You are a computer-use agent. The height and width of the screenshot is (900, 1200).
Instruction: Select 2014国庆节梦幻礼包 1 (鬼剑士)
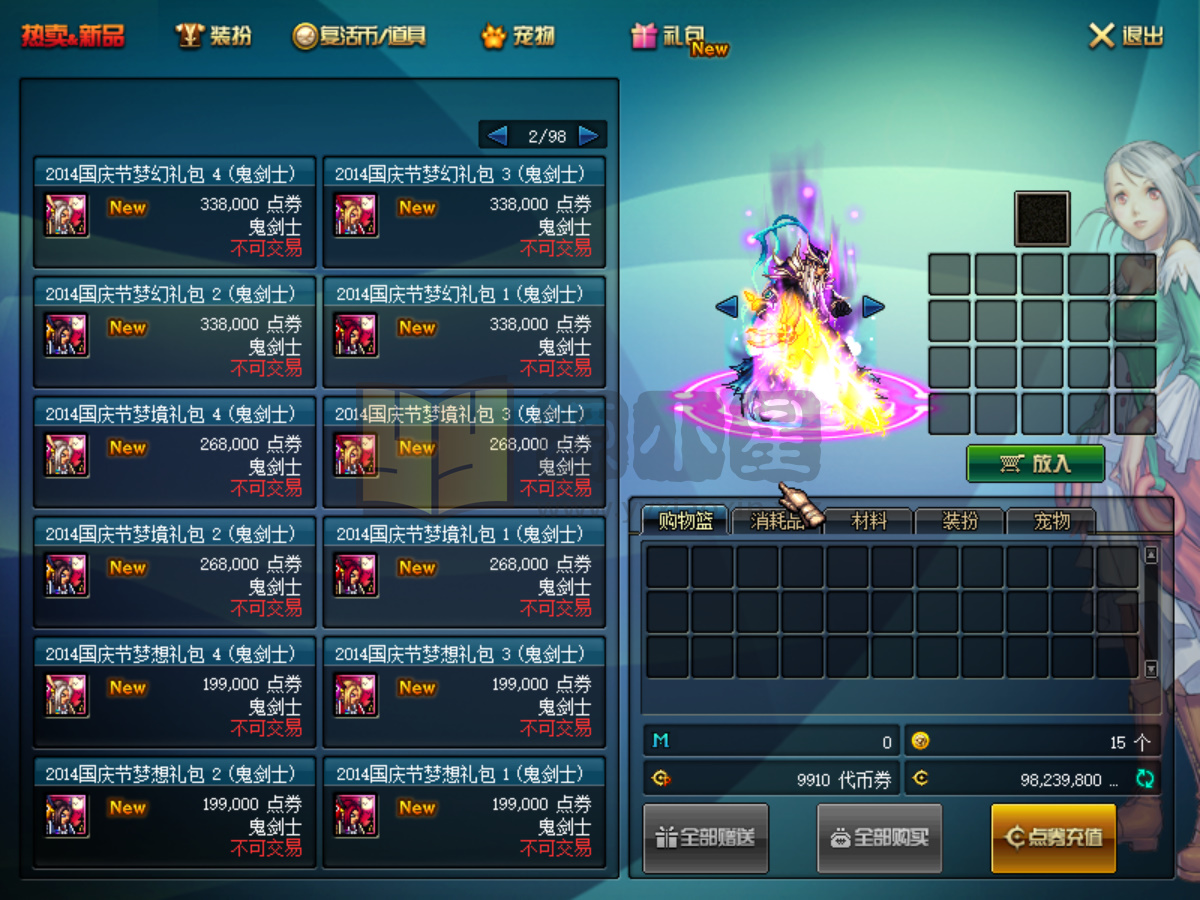pyautogui.click(x=464, y=332)
